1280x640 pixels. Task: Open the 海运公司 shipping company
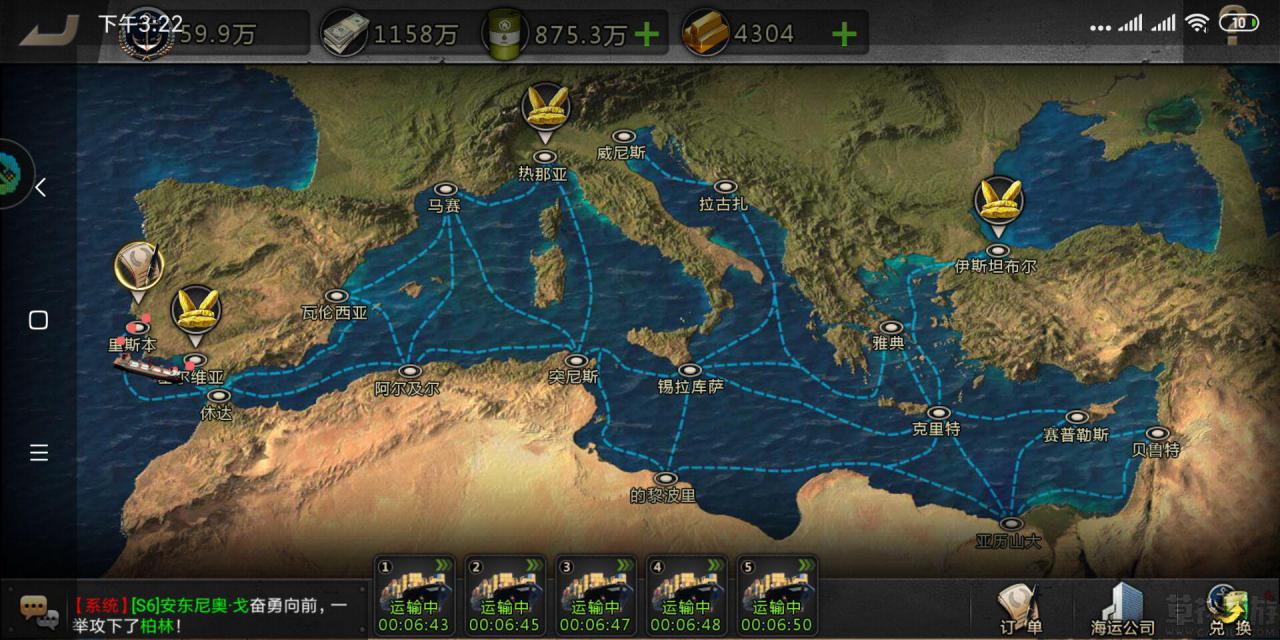(x=1121, y=608)
